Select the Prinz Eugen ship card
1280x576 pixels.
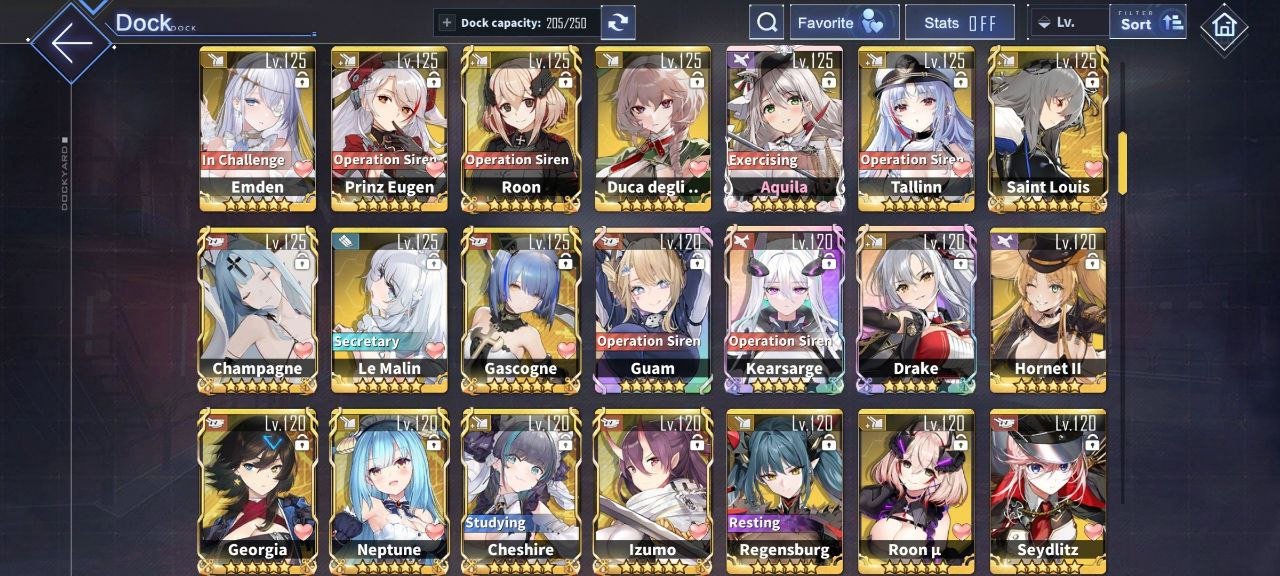pos(389,128)
